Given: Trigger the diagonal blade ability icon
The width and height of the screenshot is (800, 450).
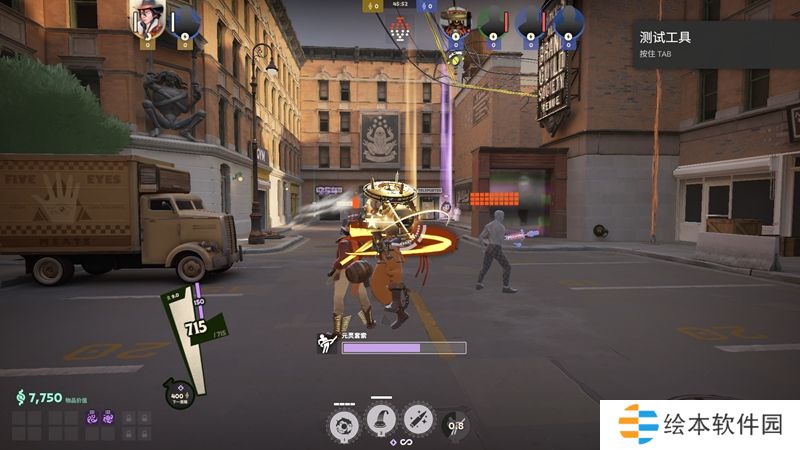Looking at the screenshot, I should click(x=418, y=421).
